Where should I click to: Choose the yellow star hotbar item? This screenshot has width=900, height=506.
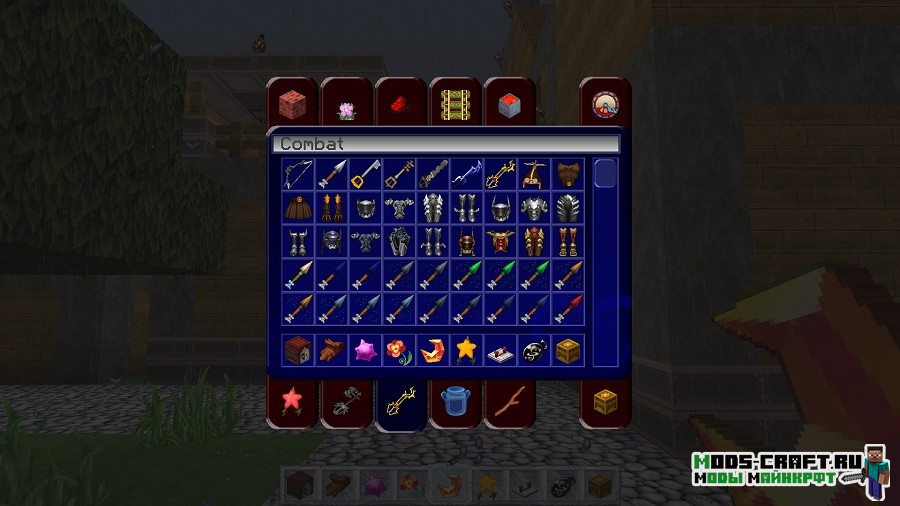467,349
